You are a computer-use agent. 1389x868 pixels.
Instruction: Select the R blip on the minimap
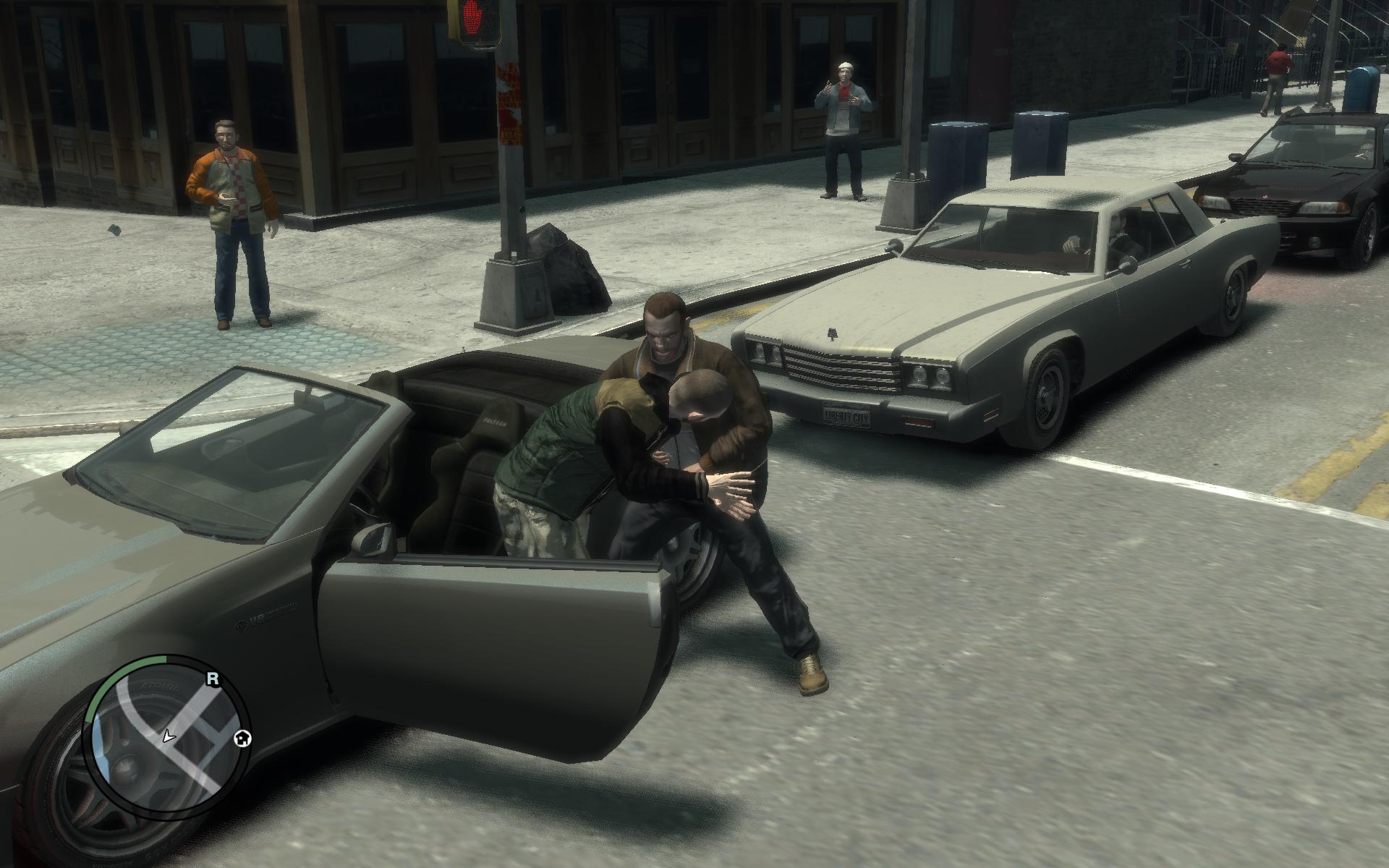[x=213, y=678]
